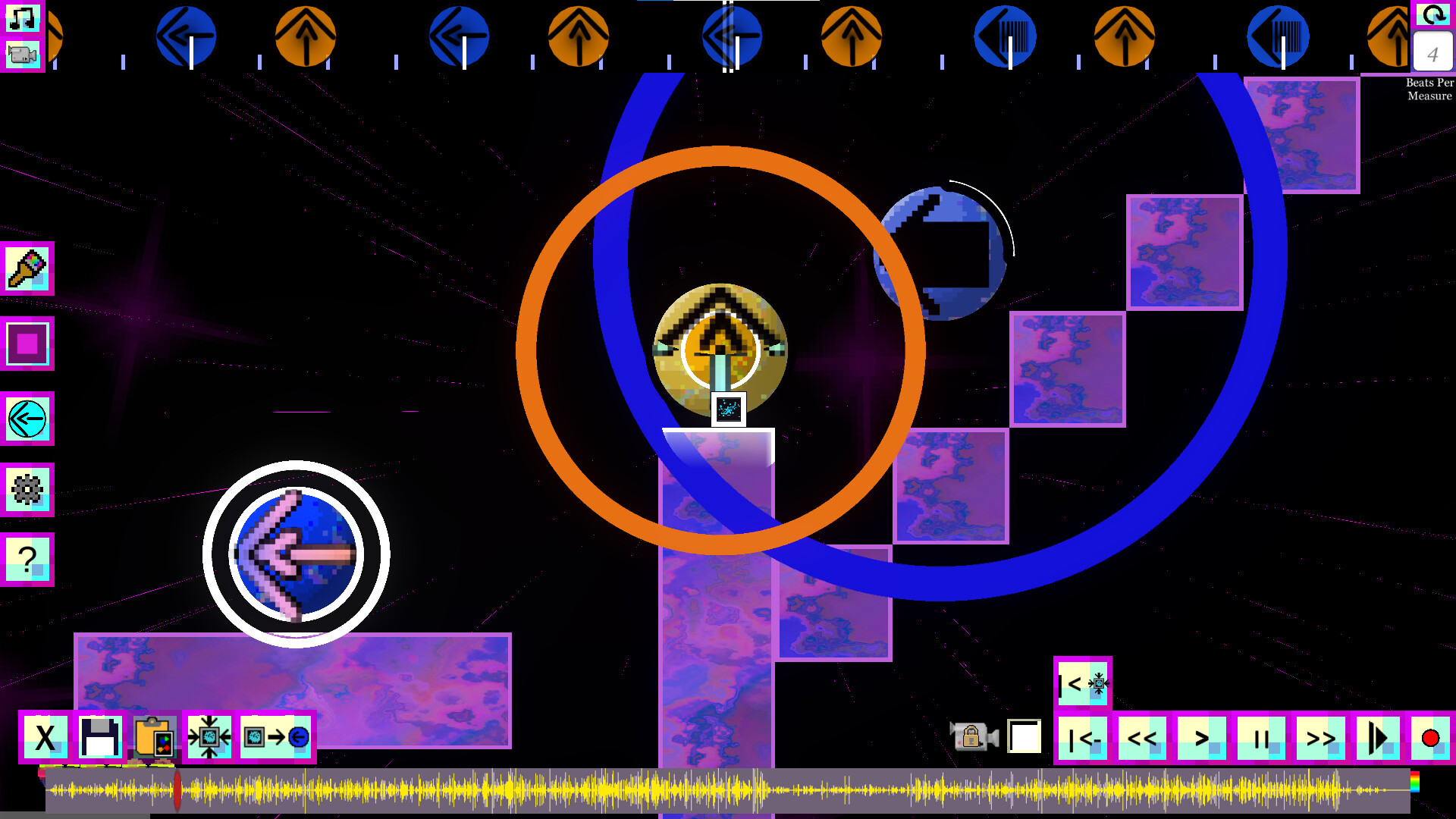Open the settings gear
The image size is (1456, 819).
tap(28, 490)
